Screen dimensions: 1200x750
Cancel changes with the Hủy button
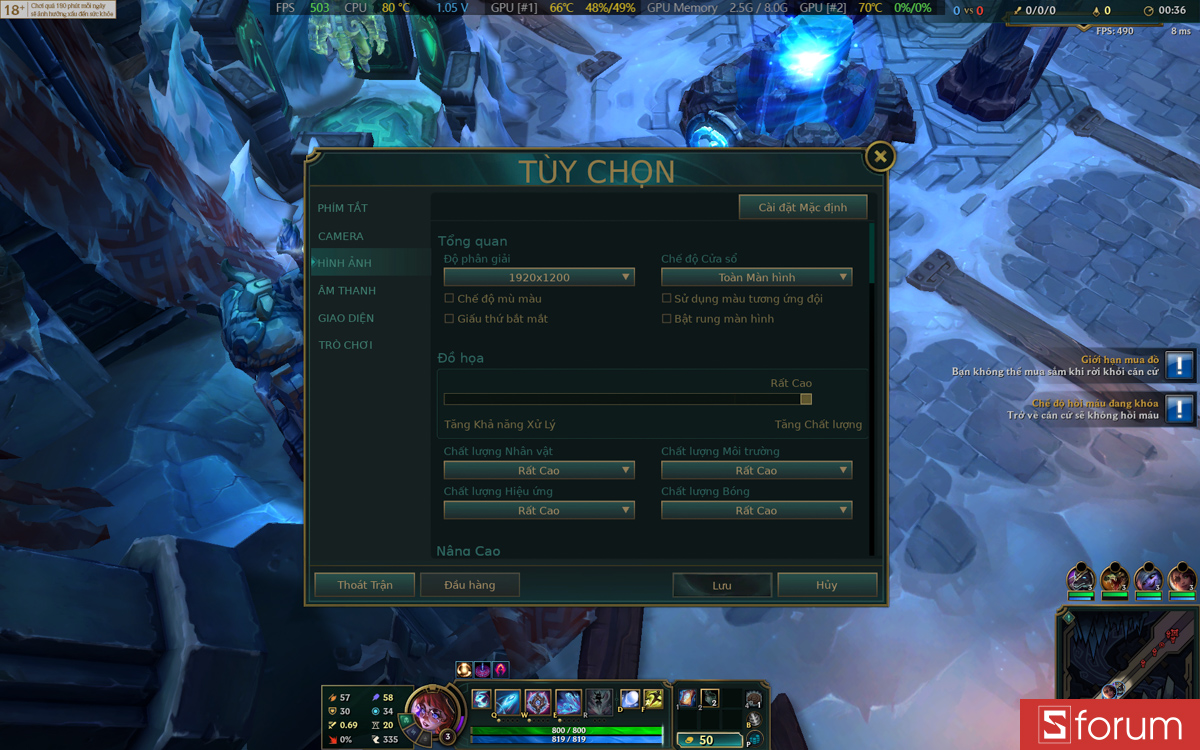(x=827, y=585)
